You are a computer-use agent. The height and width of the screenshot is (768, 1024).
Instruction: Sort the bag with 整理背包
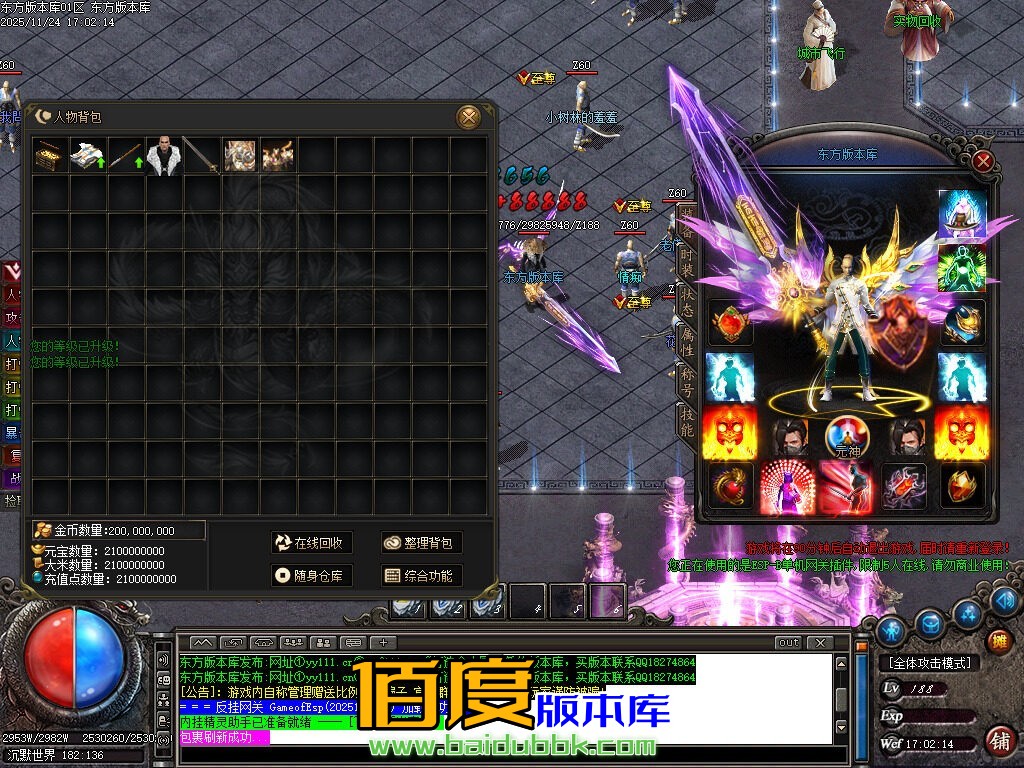421,542
